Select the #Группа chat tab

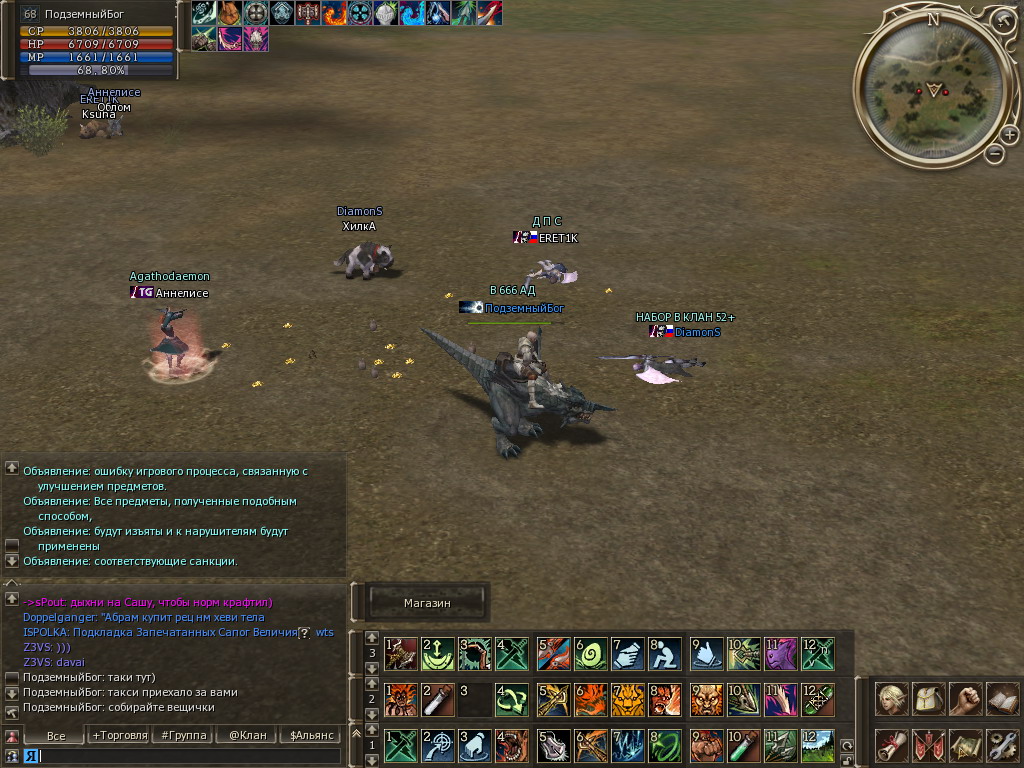pyautogui.click(x=183, y=735)
